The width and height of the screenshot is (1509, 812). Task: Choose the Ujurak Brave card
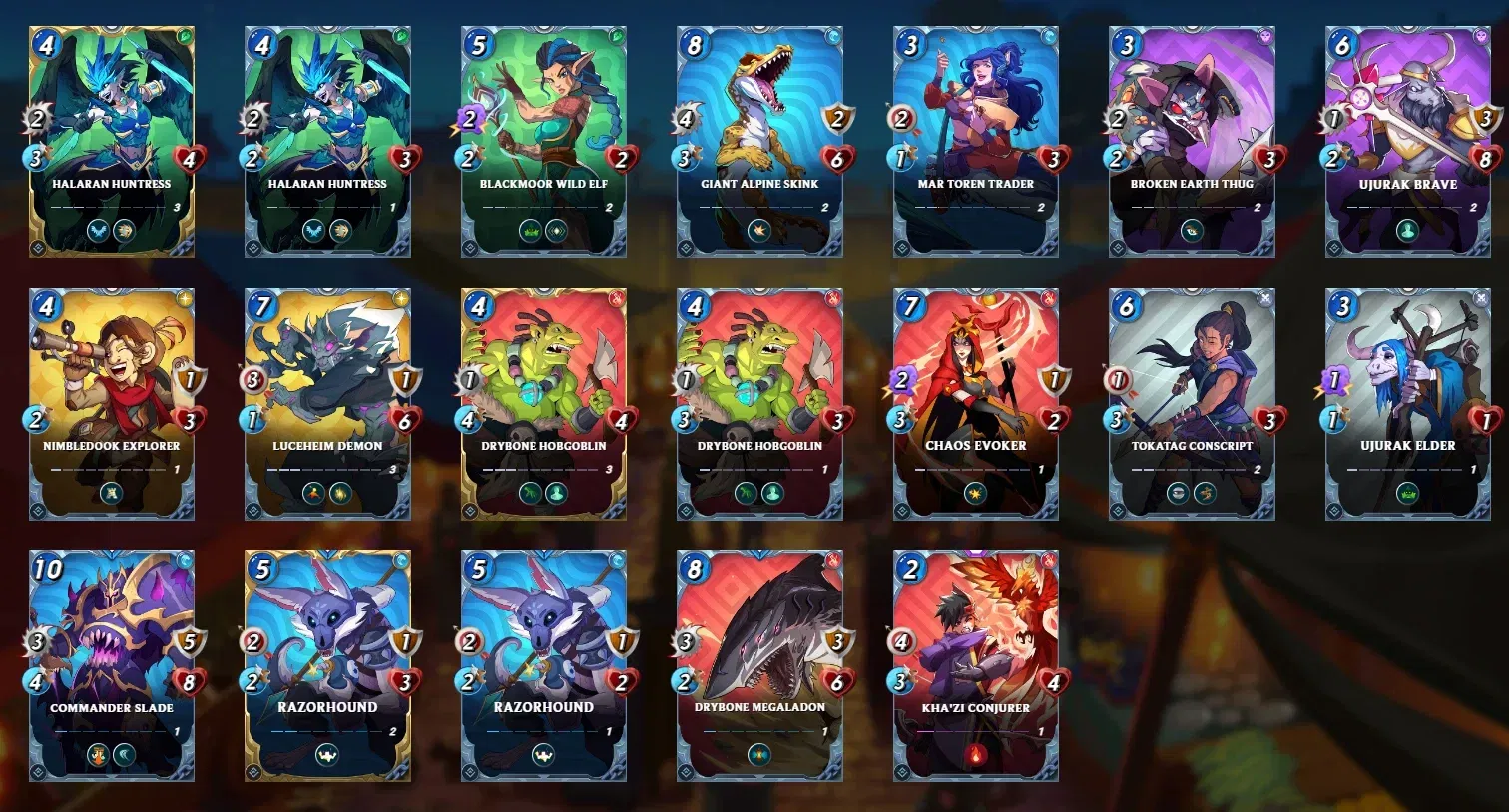1407,141
